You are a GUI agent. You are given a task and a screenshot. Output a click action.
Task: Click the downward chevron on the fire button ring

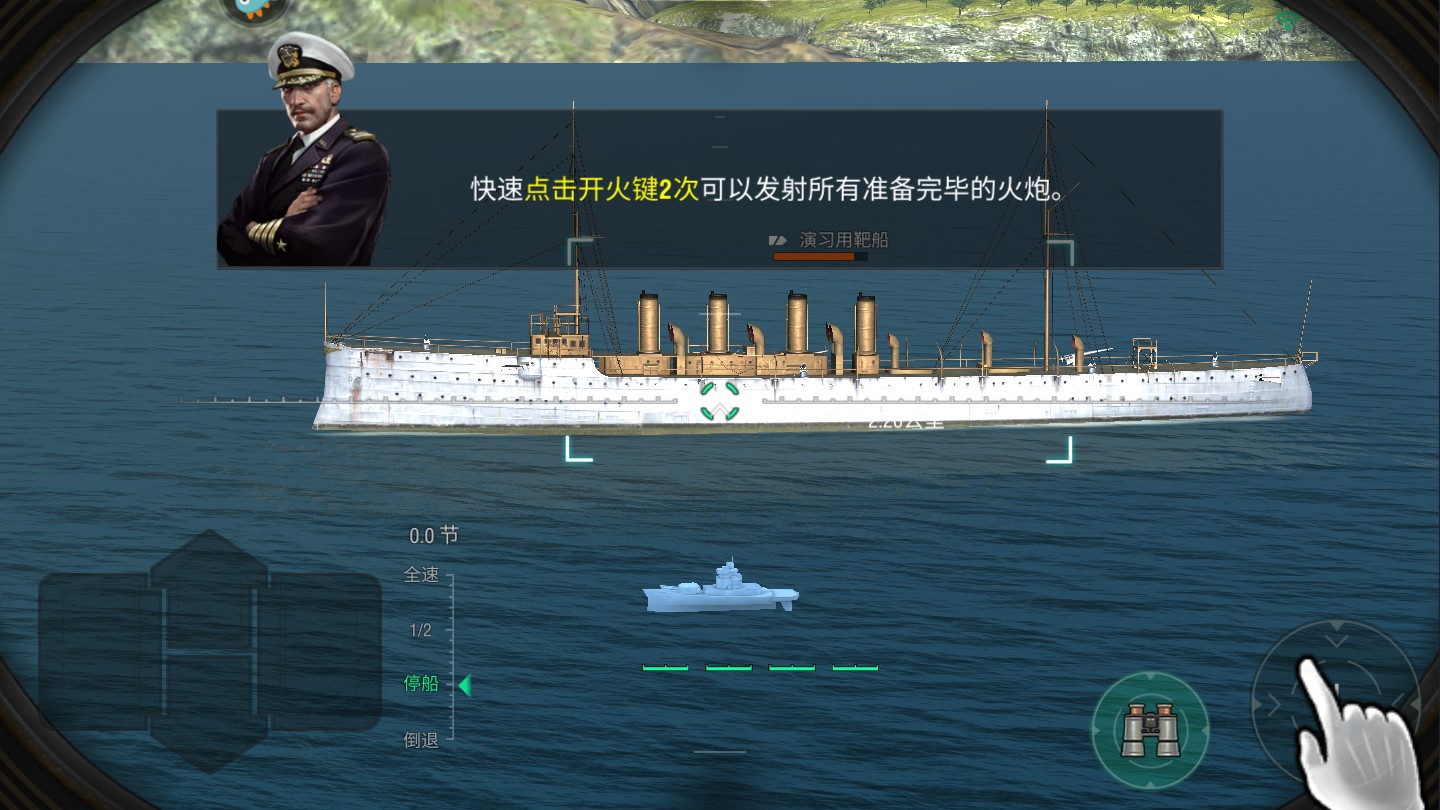coord(1336,640)
